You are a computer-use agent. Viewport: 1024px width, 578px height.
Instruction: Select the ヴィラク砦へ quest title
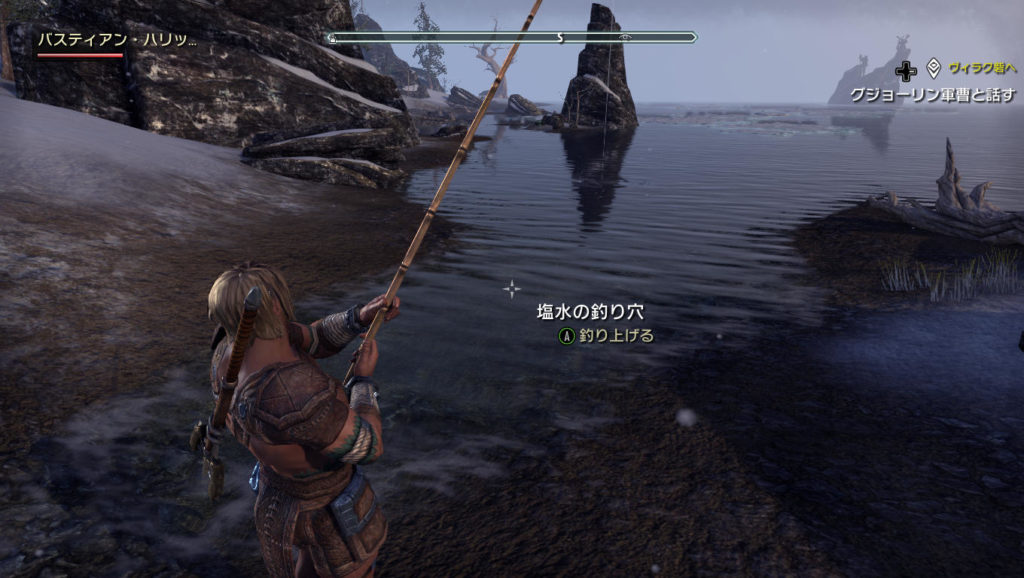(x=982, y=68)
